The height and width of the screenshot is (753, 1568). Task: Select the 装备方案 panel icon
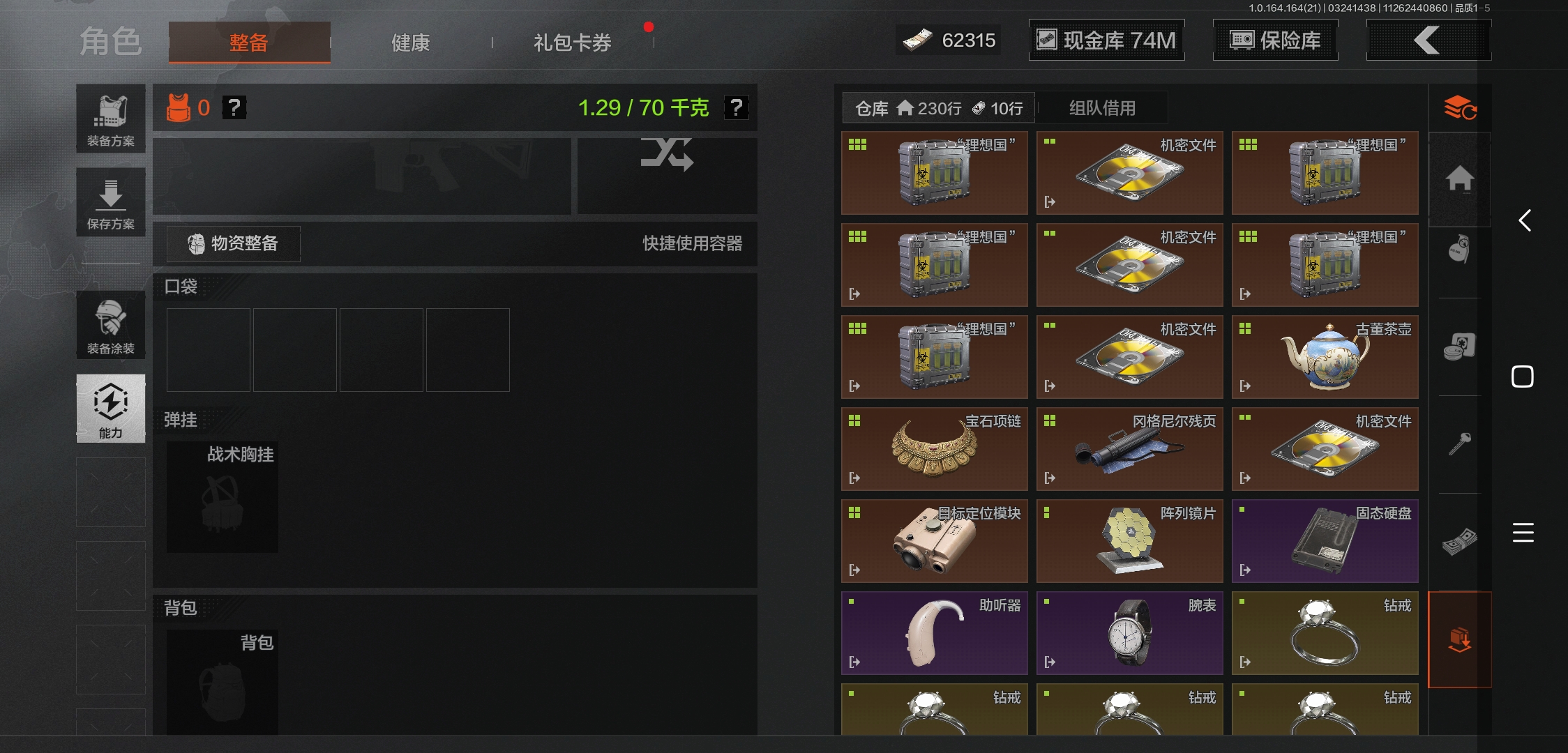[x=110, y=119]
